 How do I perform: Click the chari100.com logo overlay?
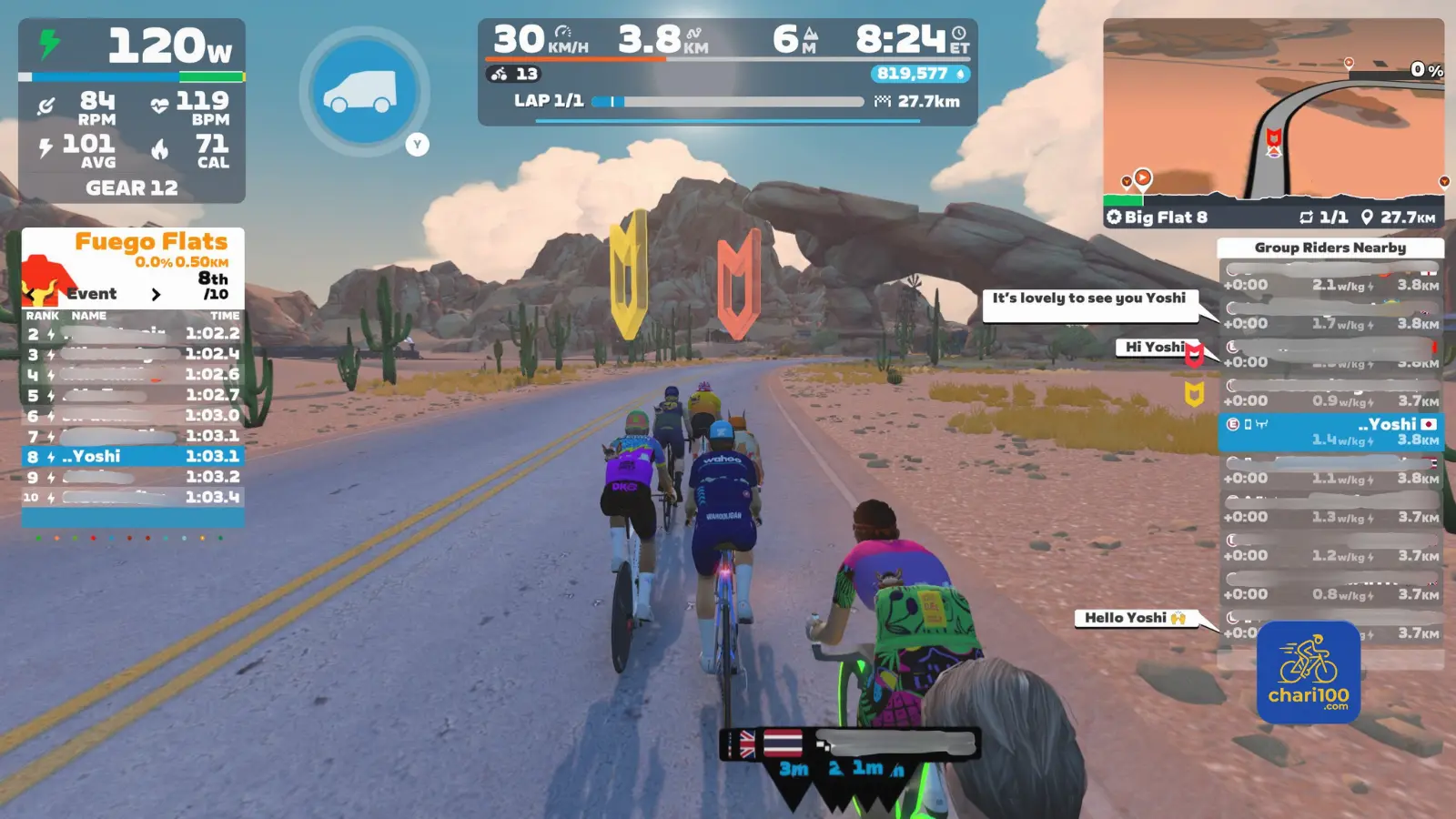1309,672
